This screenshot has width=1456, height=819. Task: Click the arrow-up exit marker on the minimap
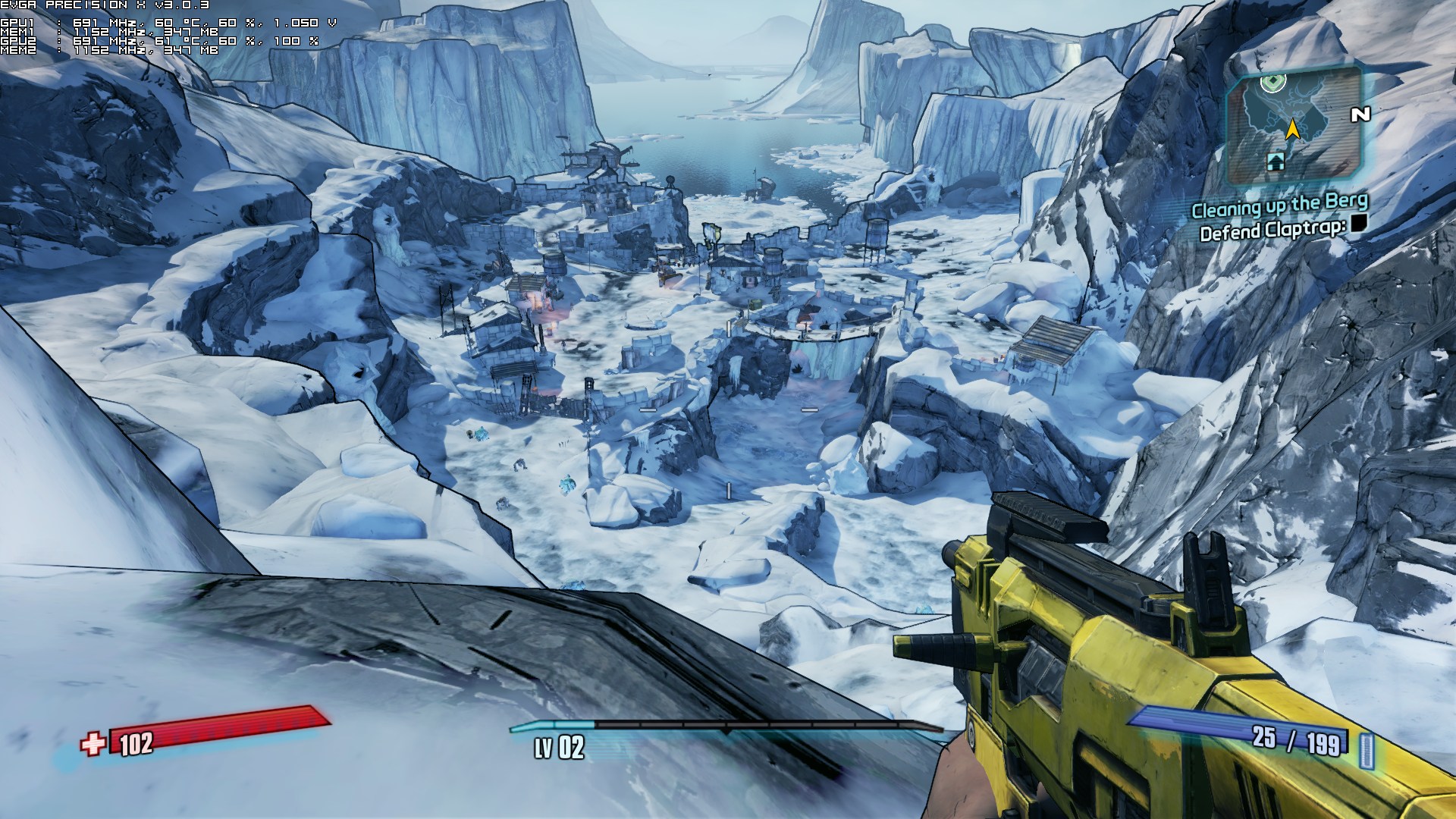pos(1276,161)
